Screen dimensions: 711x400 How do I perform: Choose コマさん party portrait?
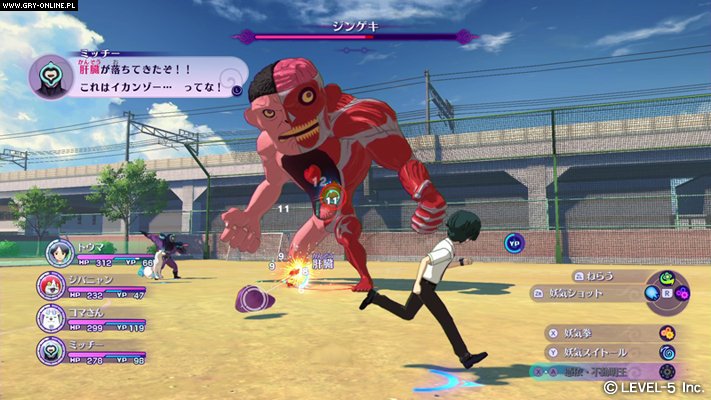point(52,318)
